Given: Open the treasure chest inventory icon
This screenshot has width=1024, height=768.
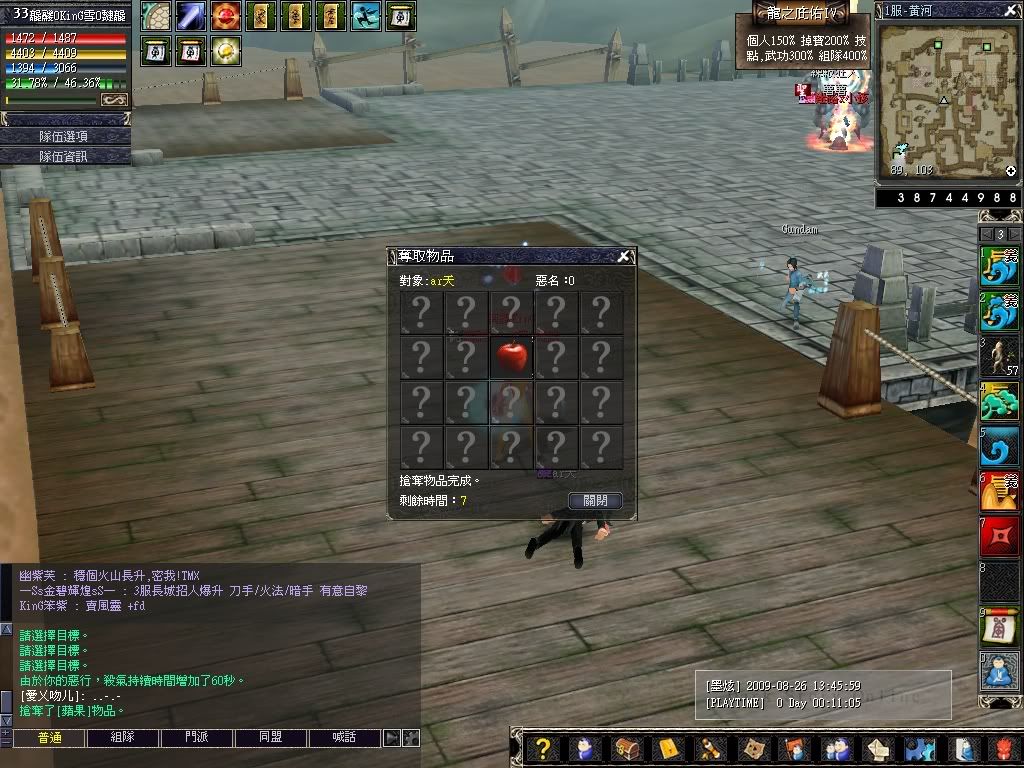Looking at the screenshot, I should pos(627,749).
